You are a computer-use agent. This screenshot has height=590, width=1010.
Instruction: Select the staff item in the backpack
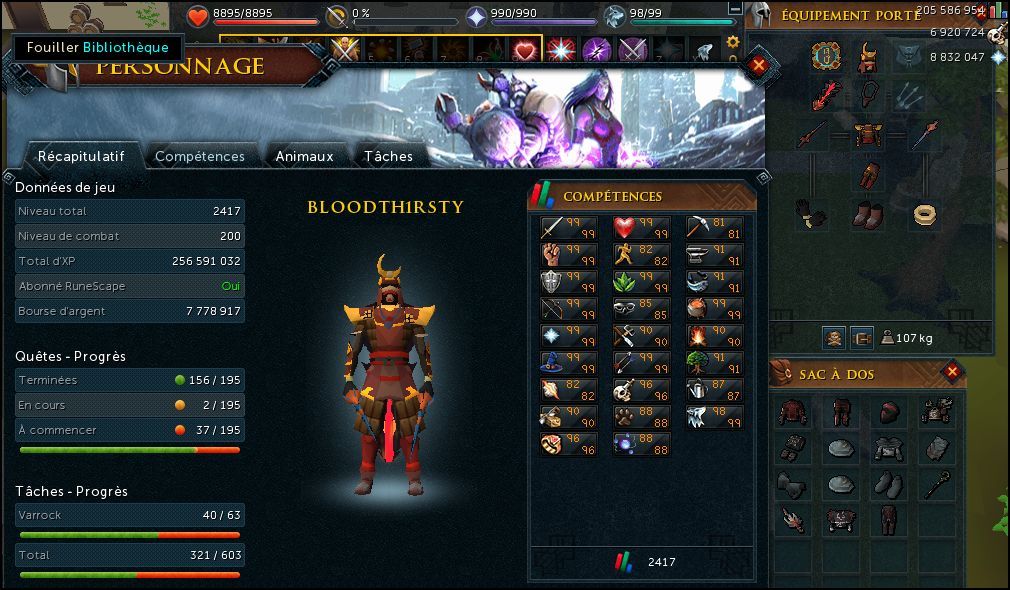point(937,485)
